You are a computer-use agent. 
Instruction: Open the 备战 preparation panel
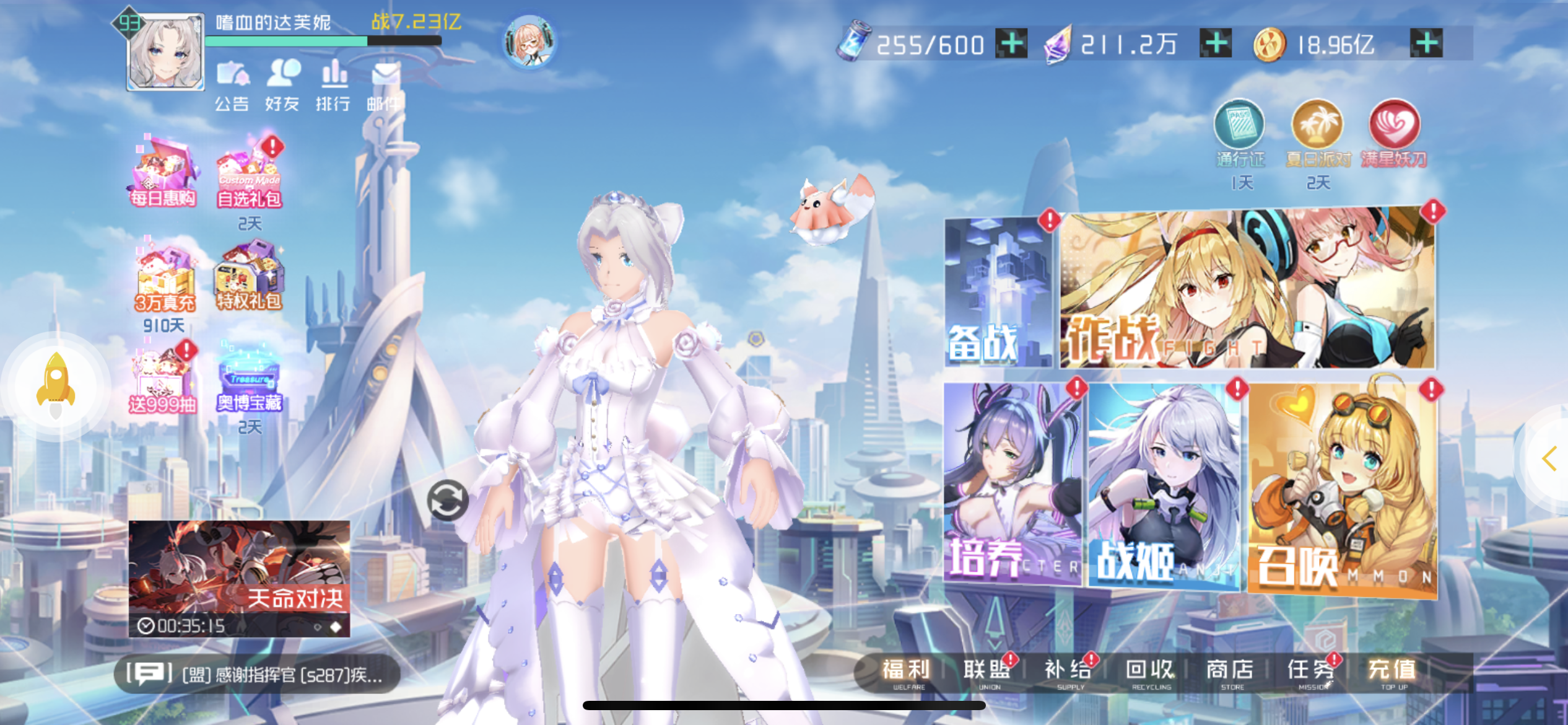[998, 292]
